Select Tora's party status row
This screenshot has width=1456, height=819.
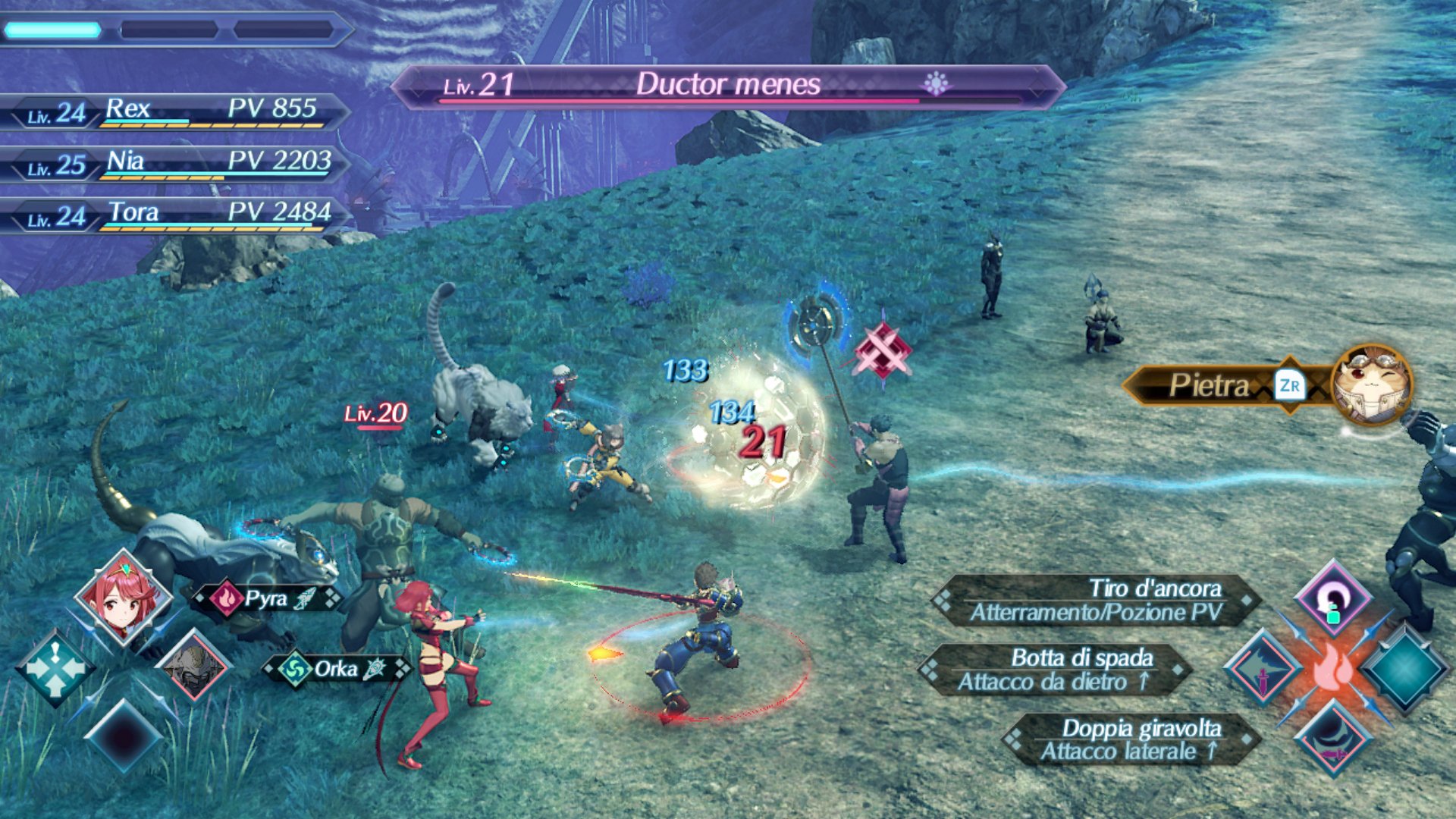point(174,215)
